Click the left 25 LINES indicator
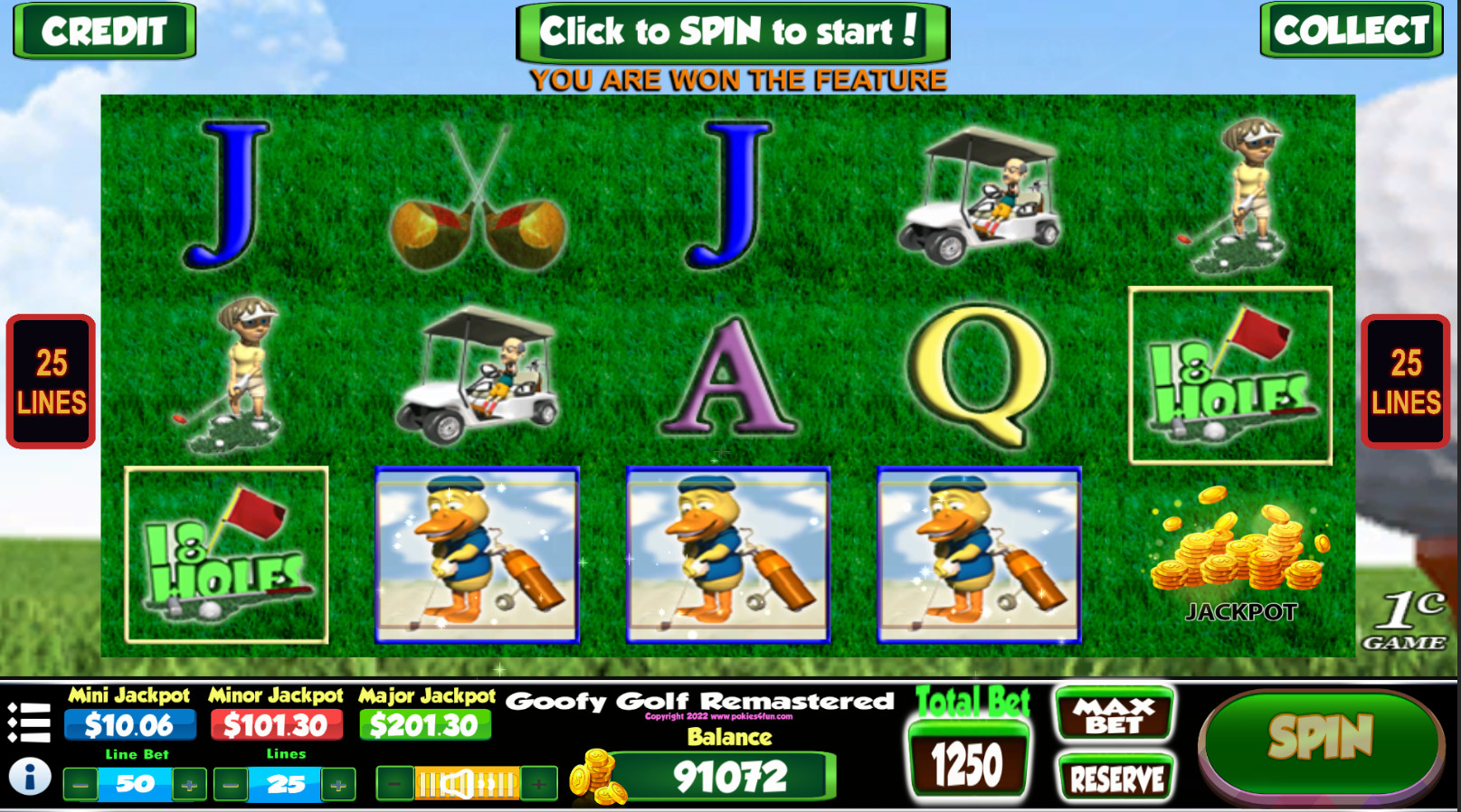 pyautogui.click(x=50, y=380)
